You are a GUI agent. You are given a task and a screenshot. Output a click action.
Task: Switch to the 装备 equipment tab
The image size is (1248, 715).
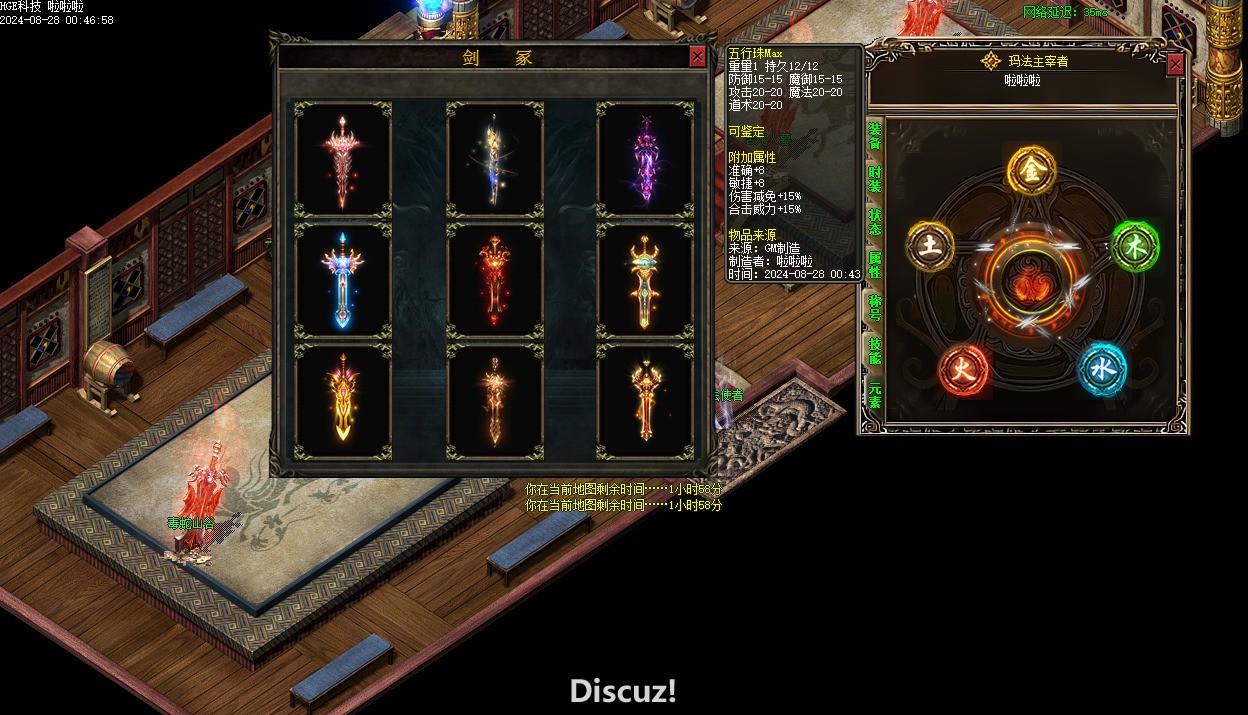tap(875, 136)
